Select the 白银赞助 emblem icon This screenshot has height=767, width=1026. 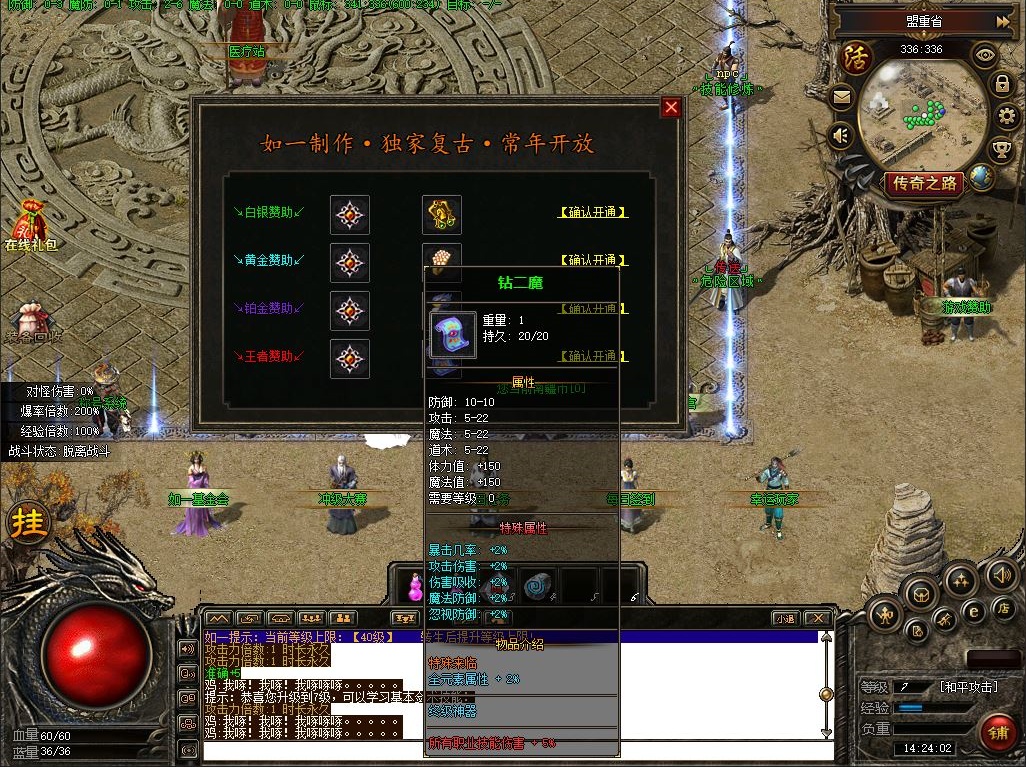pos(350,214)
